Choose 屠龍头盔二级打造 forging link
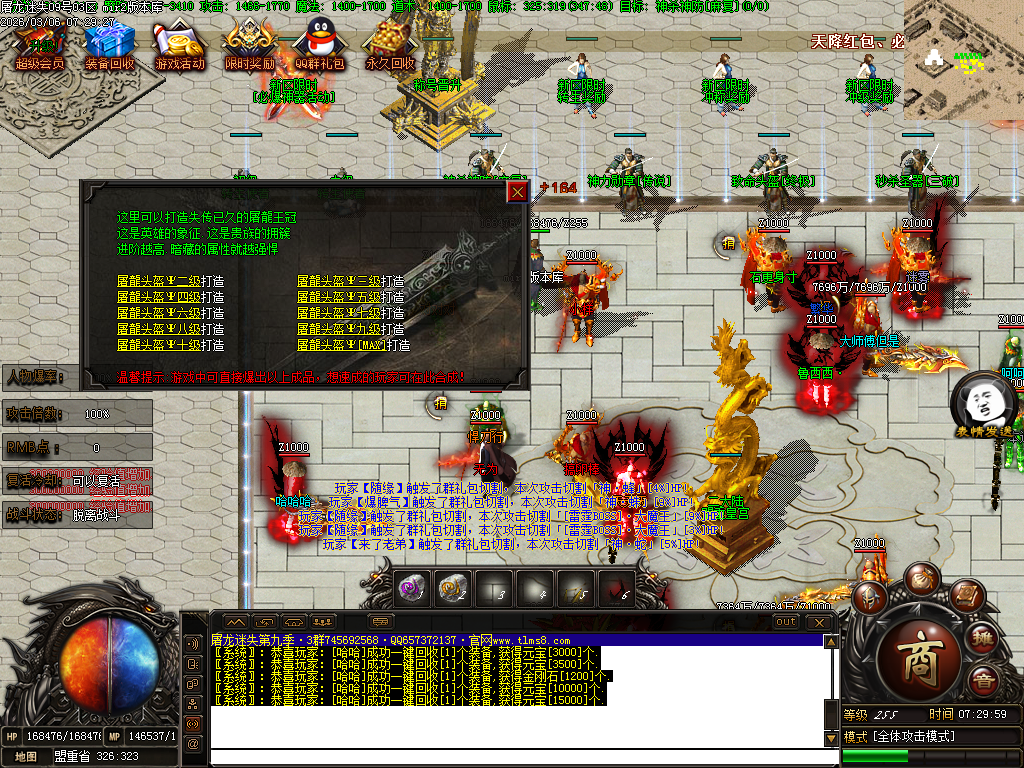Screen dimensions: 1024x768 point(170,281)
